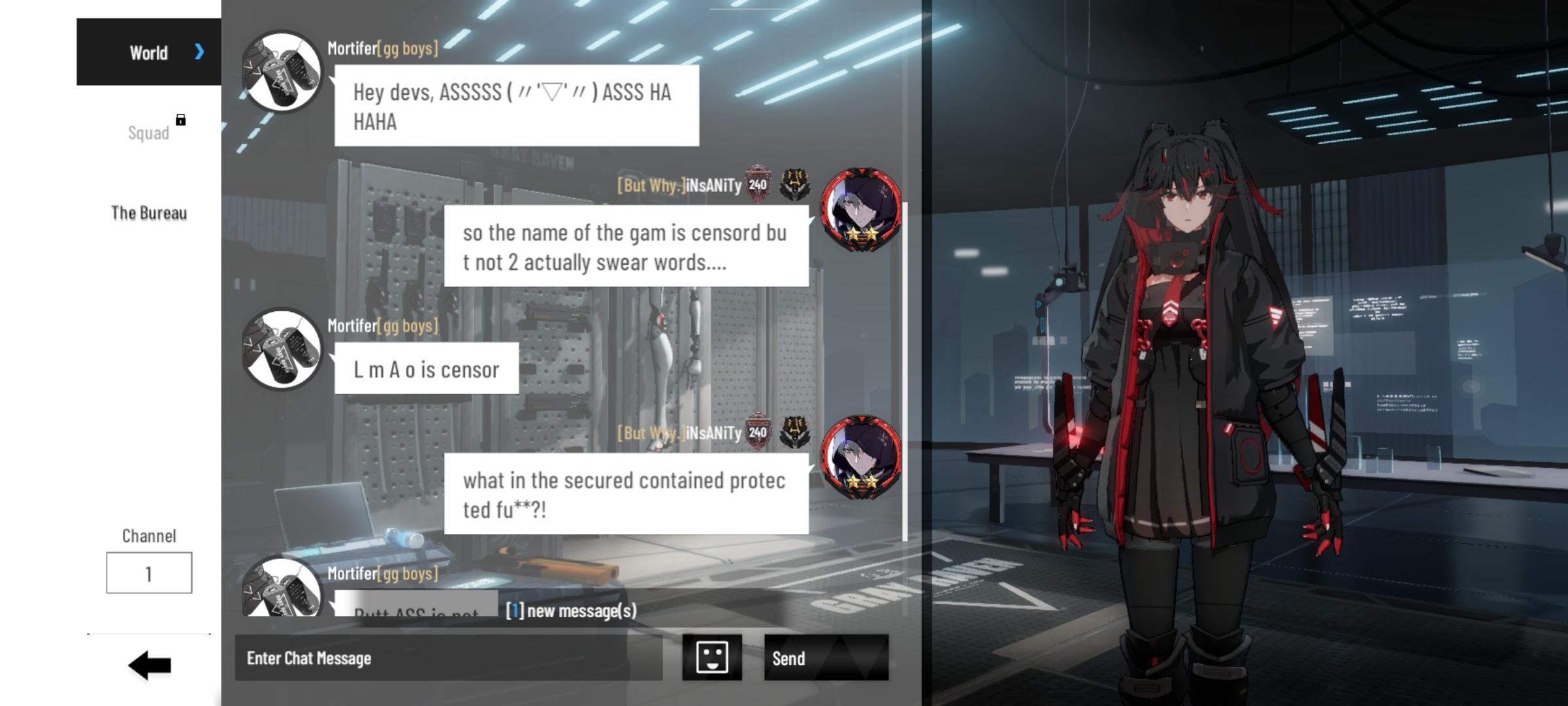Select The Bureau chat tab

tap(149, 213)
